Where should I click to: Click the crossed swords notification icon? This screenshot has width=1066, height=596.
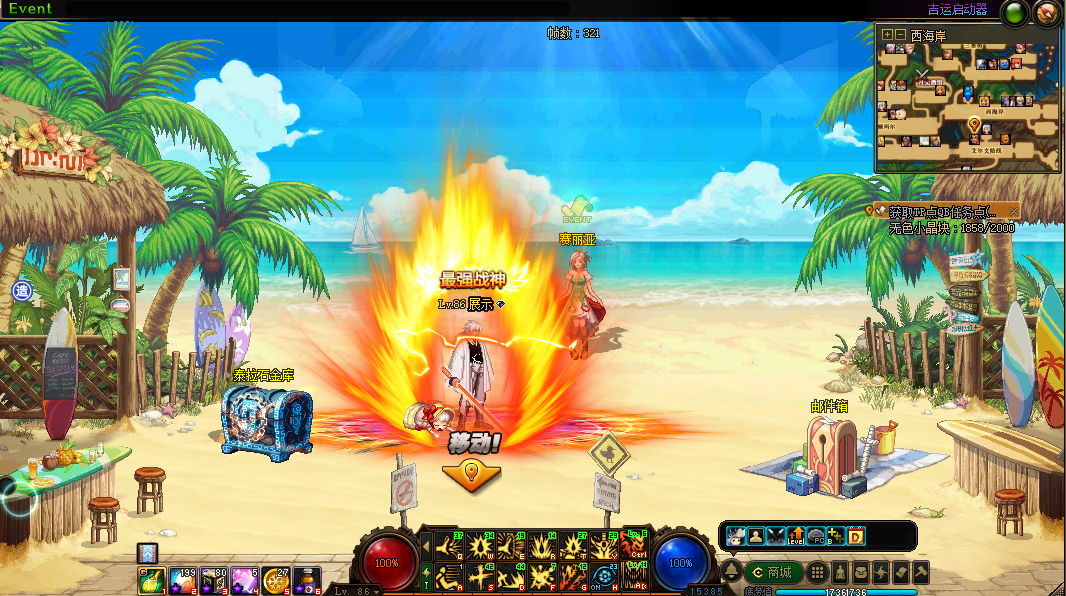coord(776,536)
